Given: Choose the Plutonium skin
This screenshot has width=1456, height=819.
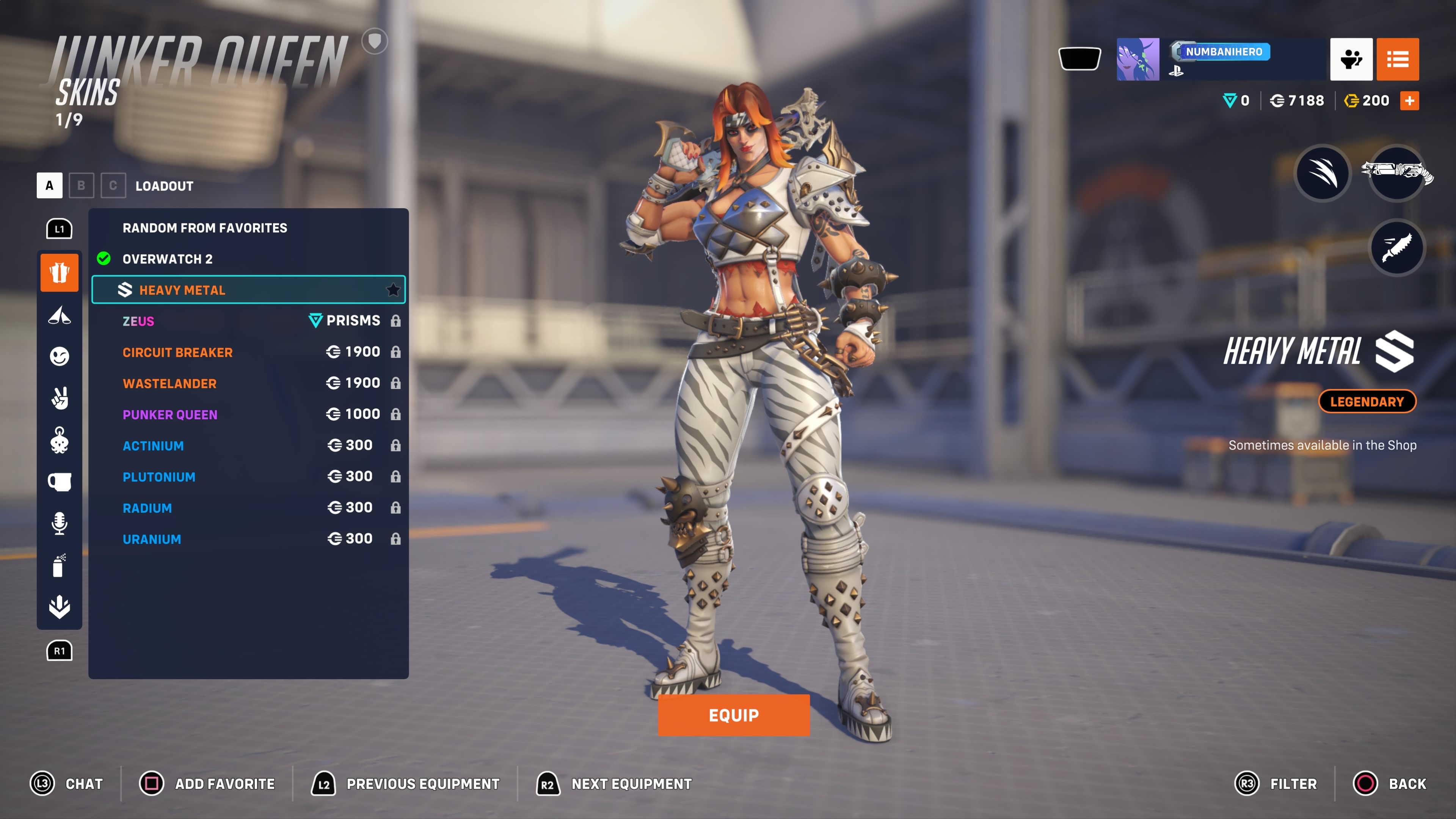Looking at the screenshot, I should [249, 477].
